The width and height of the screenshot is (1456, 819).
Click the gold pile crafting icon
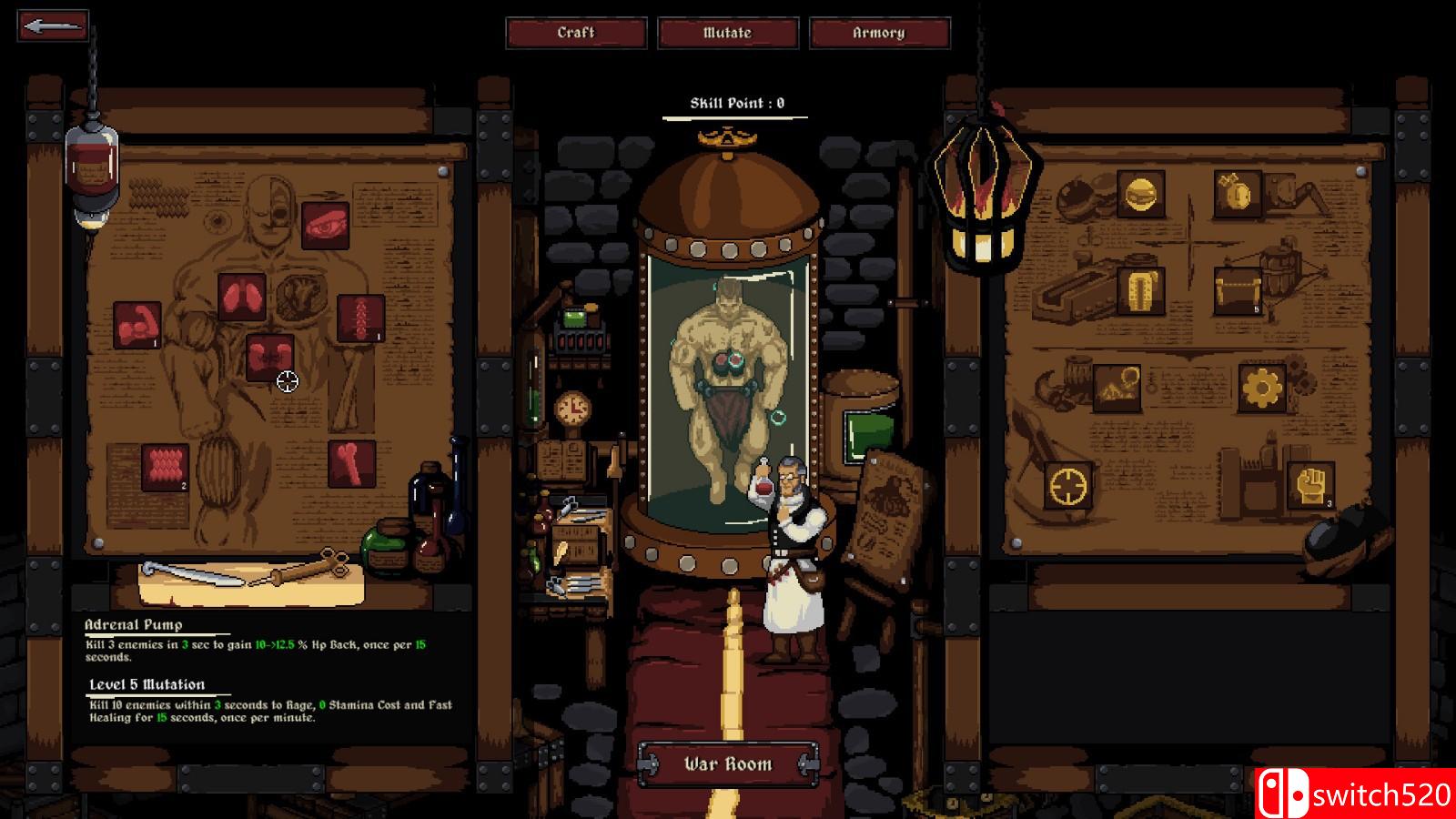(1117, 389)
